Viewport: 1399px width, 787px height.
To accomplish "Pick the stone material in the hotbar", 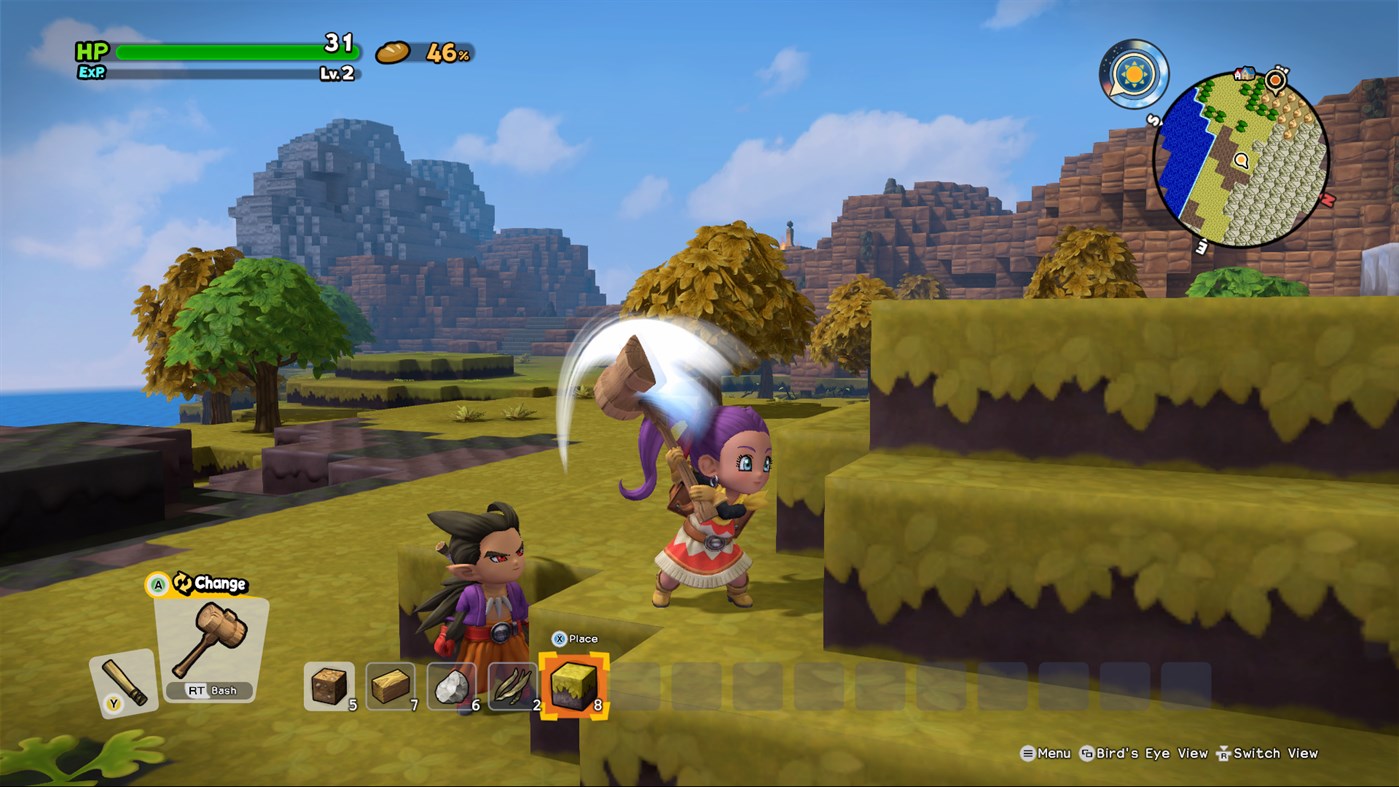I will click(x=452, y=682).
